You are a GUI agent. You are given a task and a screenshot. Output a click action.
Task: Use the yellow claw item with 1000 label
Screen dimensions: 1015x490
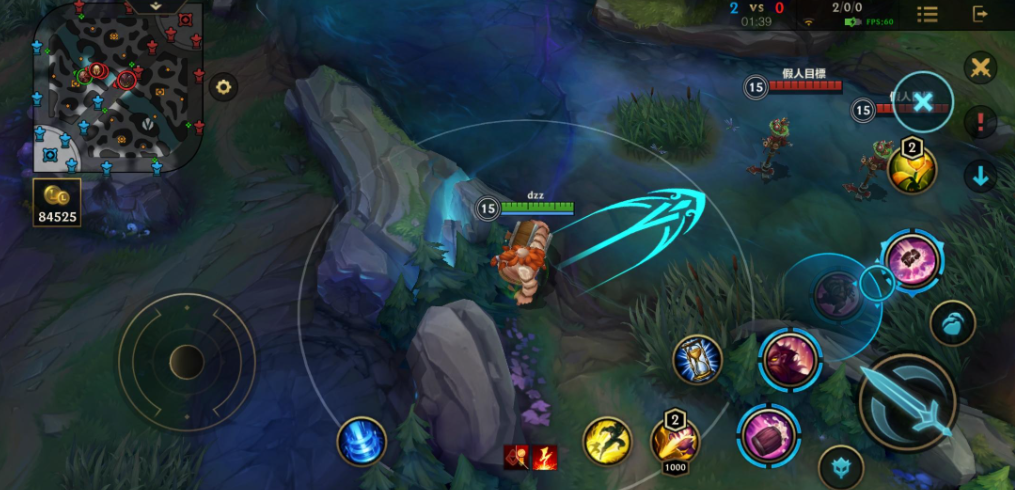pos(675,438)
